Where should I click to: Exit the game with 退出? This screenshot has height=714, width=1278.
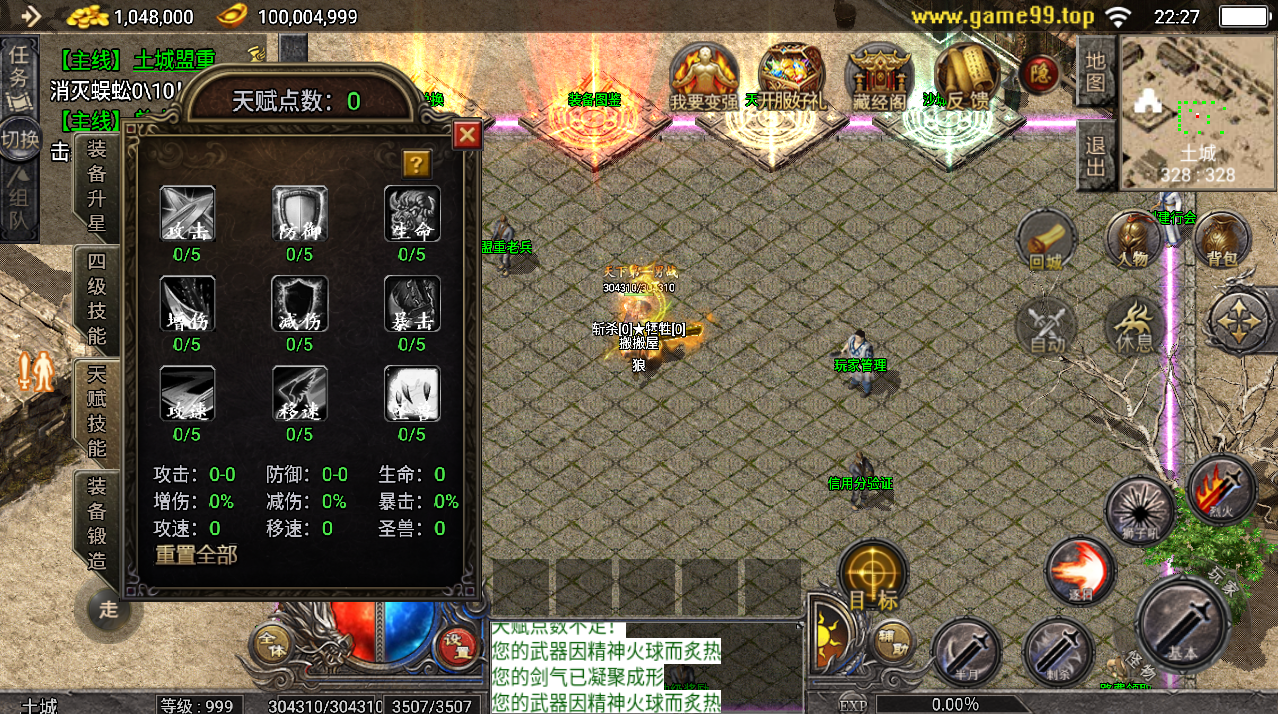1097,157
